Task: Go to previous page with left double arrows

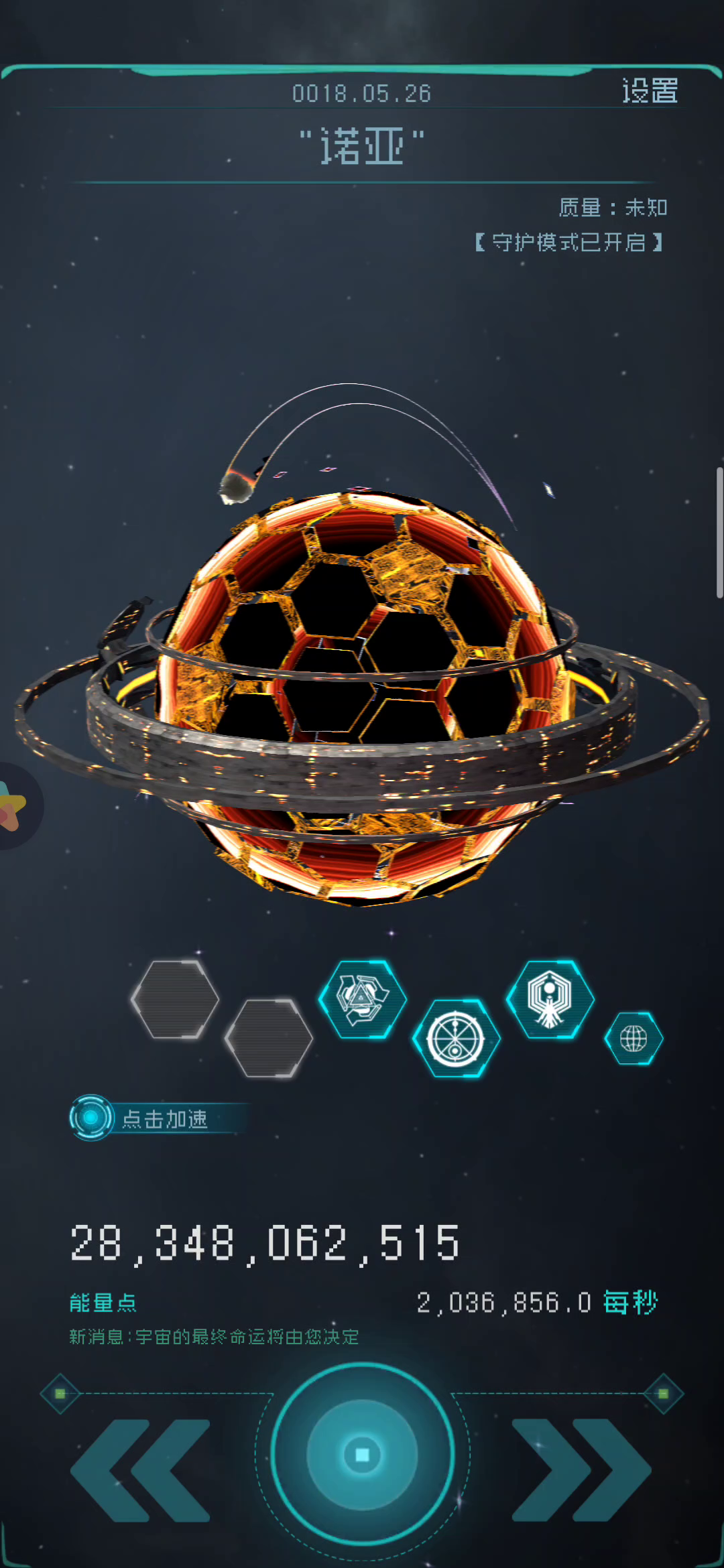Action: [141, 1469]
